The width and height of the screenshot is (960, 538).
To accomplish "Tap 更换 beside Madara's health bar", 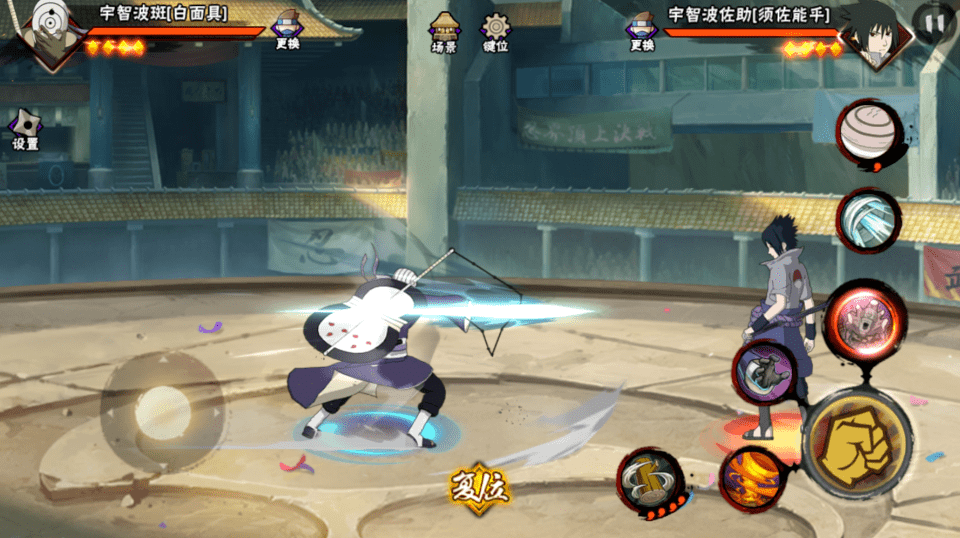I will [287, 29].
